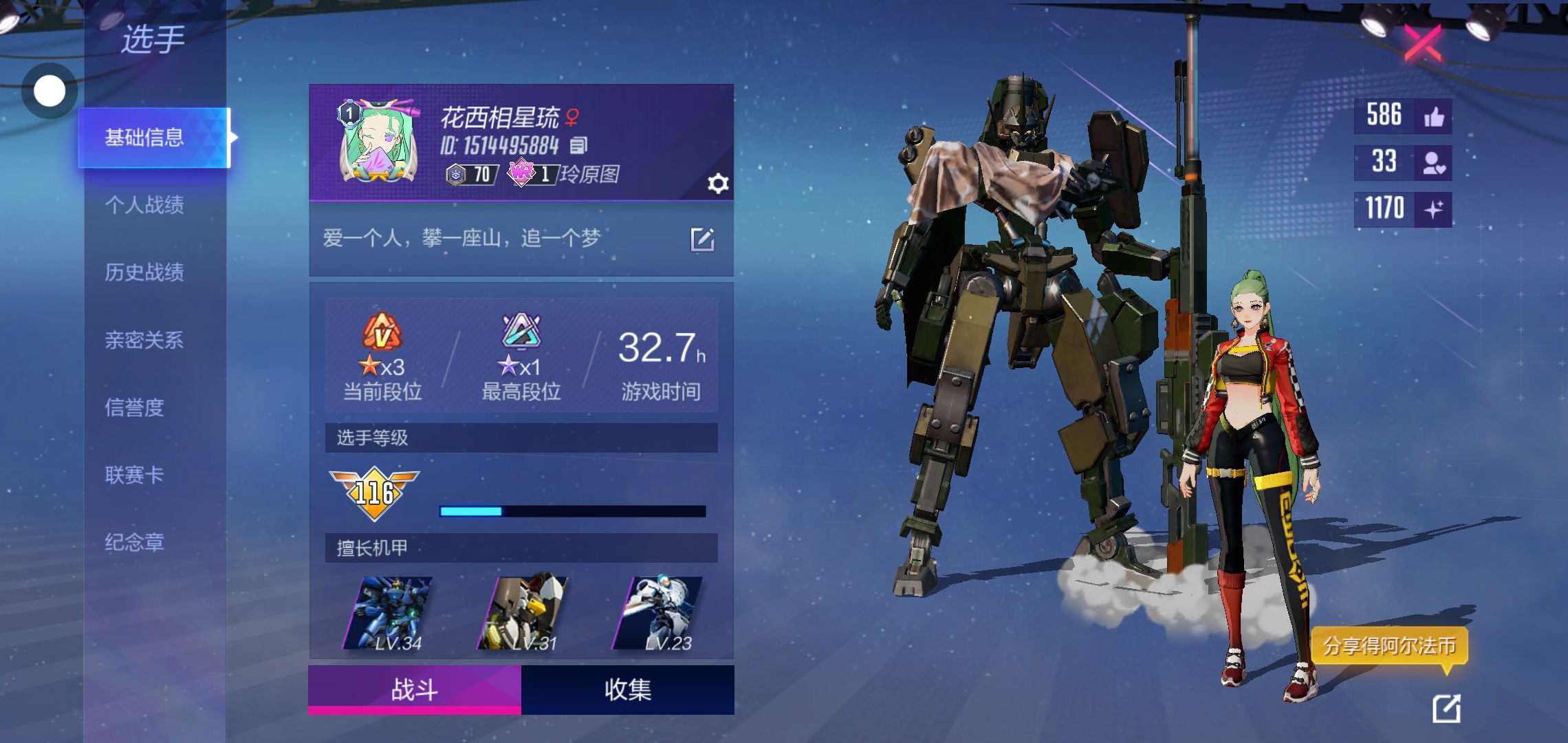The width and height of the screenshot is (1568, 743).
Task: Switch to the 收集 bottom tab
Action: click(x=627, y=689)
